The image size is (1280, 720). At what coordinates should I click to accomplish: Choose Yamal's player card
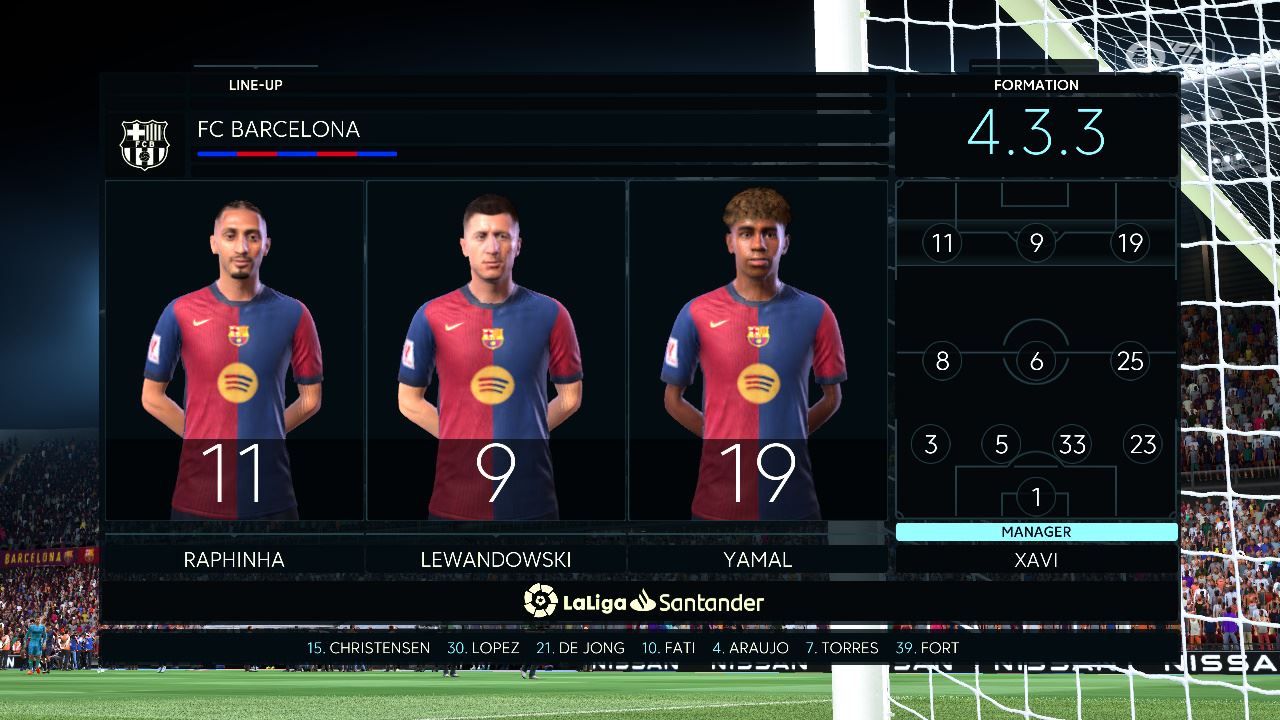pos(758,350)
